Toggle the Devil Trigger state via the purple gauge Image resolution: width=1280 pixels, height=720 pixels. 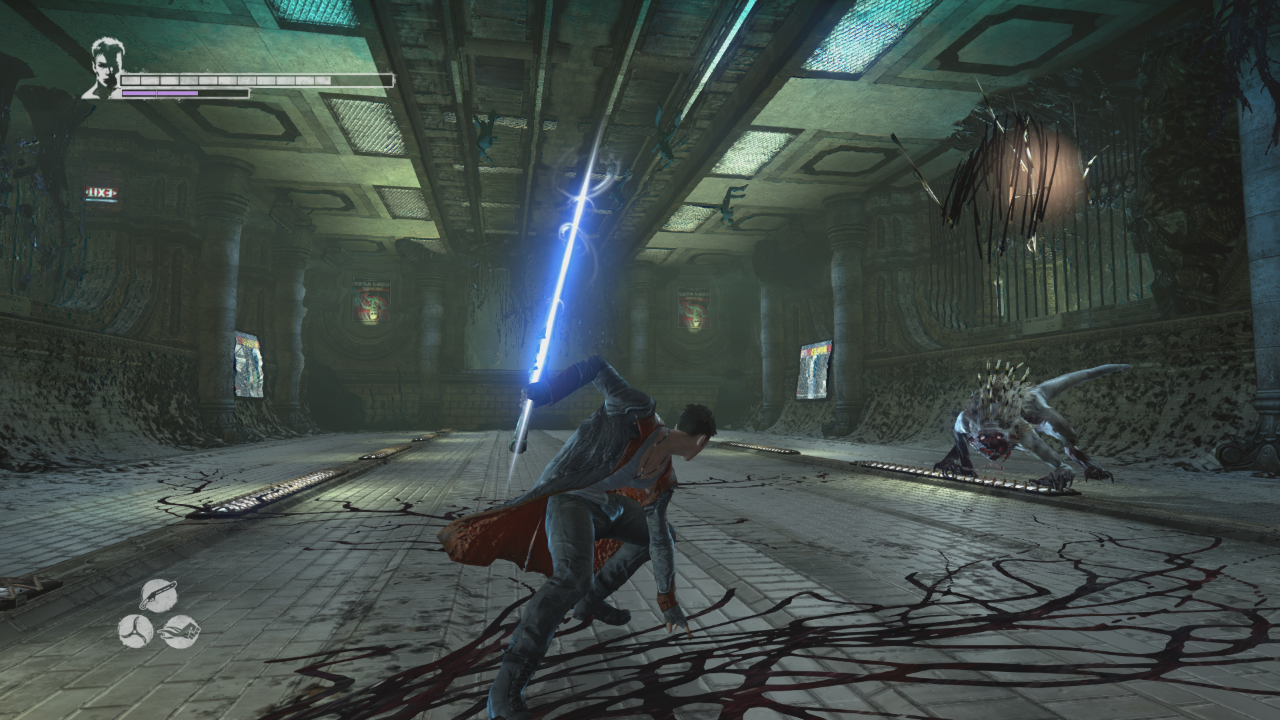[160, 93]
